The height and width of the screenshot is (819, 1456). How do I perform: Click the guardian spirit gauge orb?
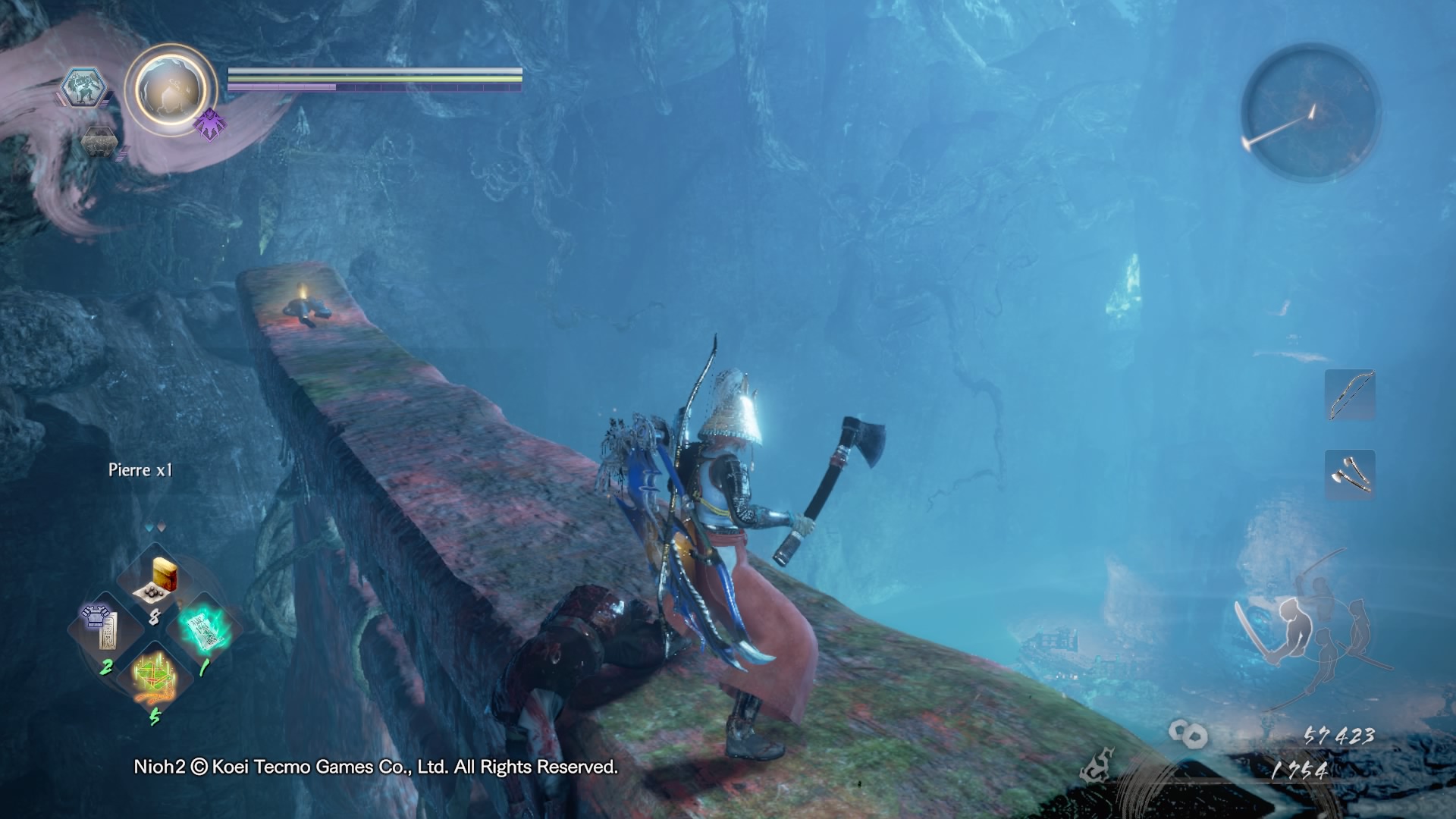click(171, 89)
